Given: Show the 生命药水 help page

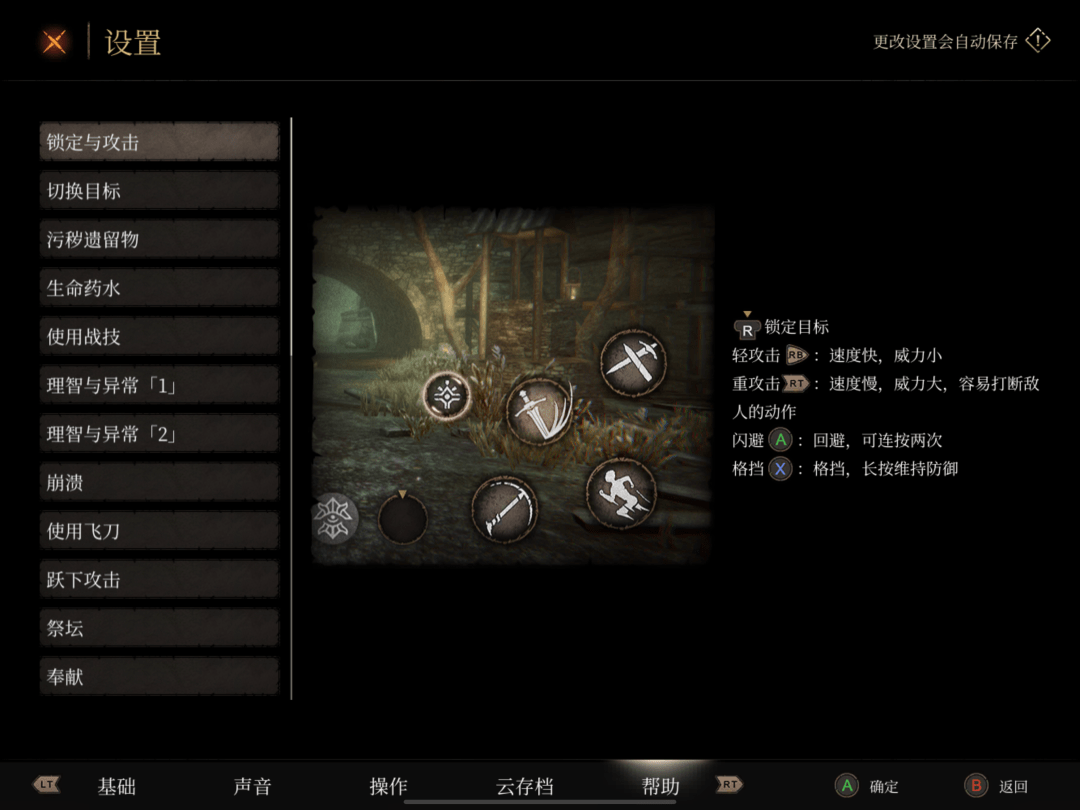Looking at the screenshot, I should click(x=159, y=288).
